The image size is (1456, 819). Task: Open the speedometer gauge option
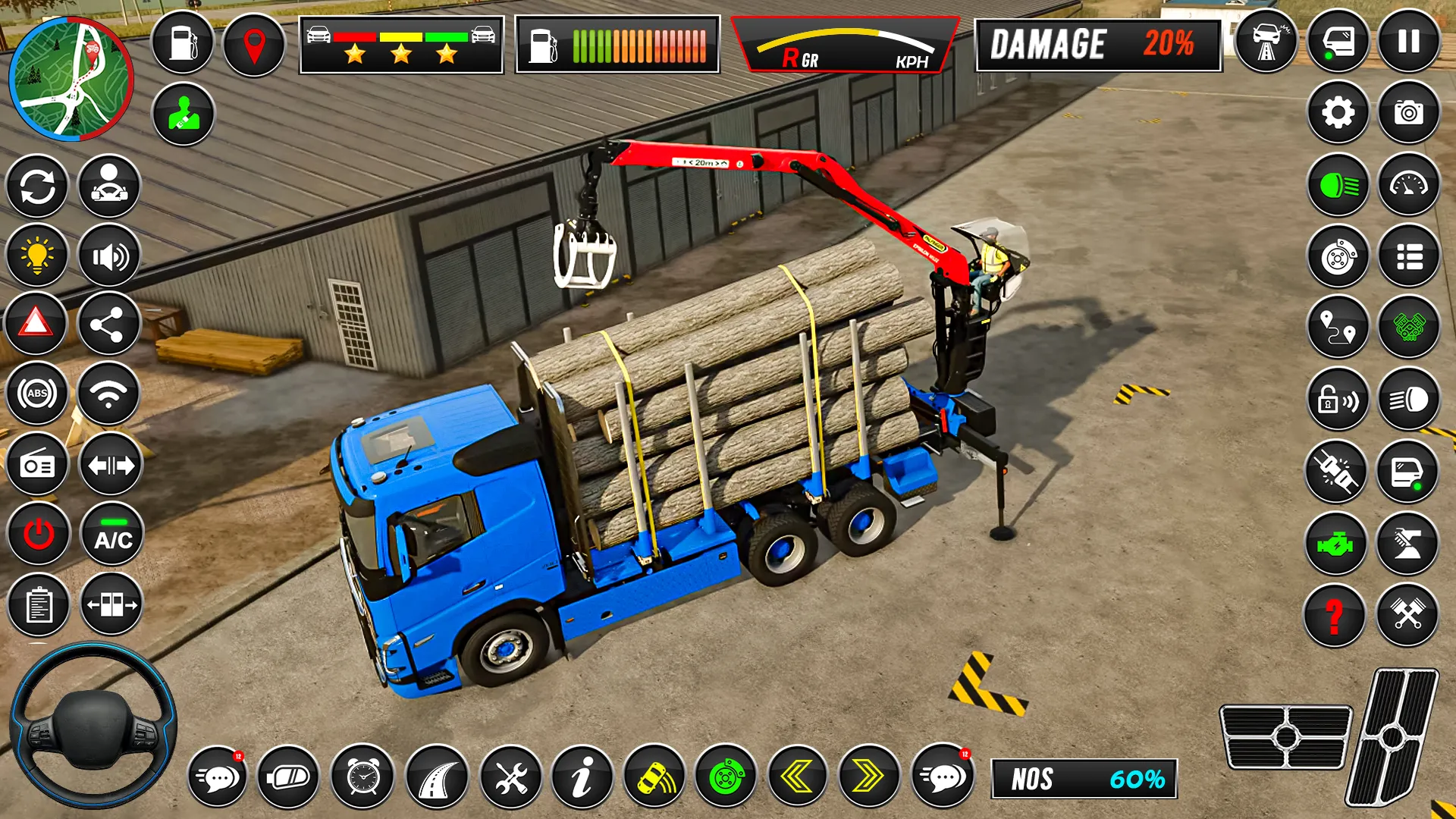(1409, 184)
